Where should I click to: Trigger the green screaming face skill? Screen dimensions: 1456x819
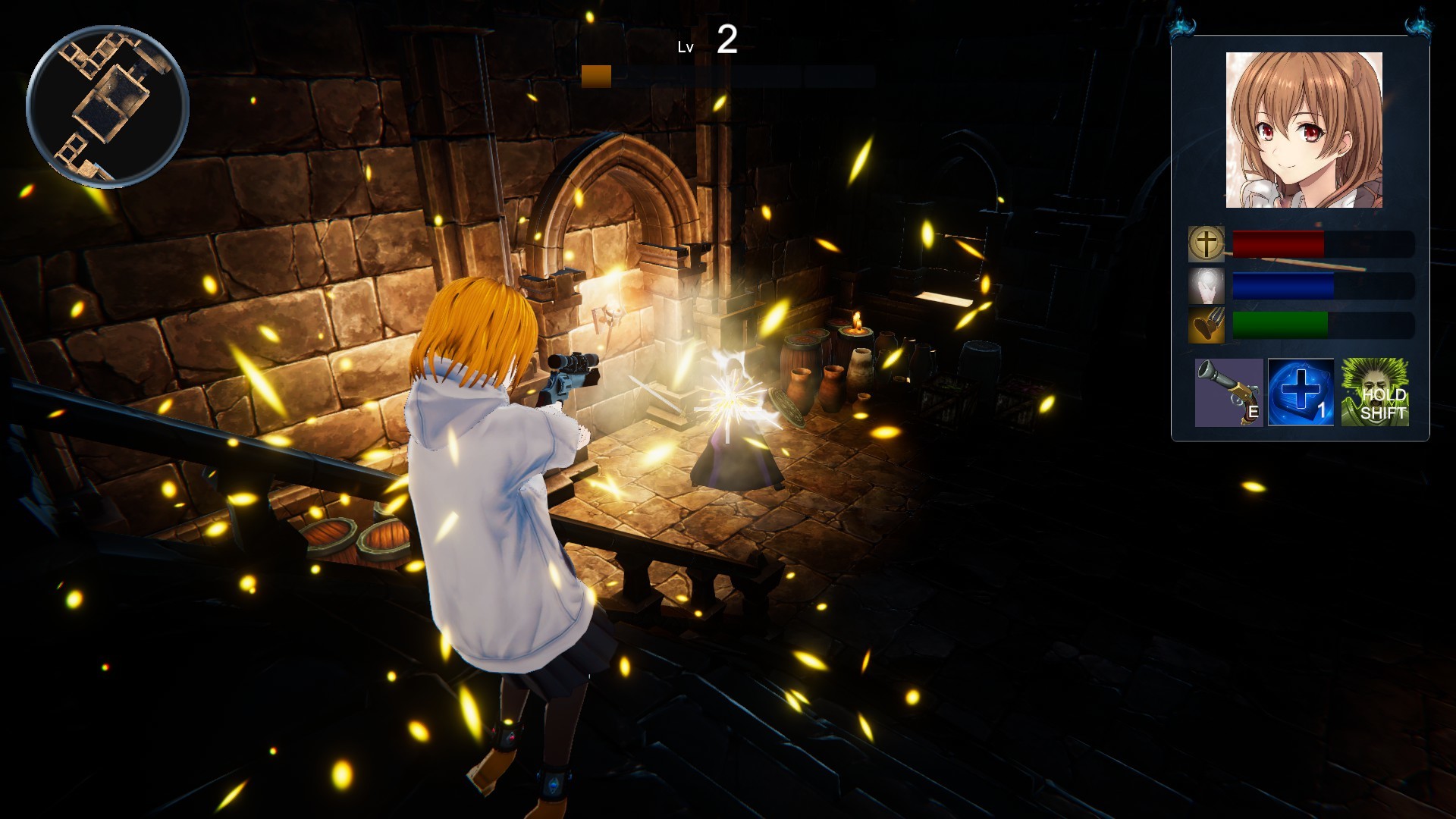point(1374,392)
